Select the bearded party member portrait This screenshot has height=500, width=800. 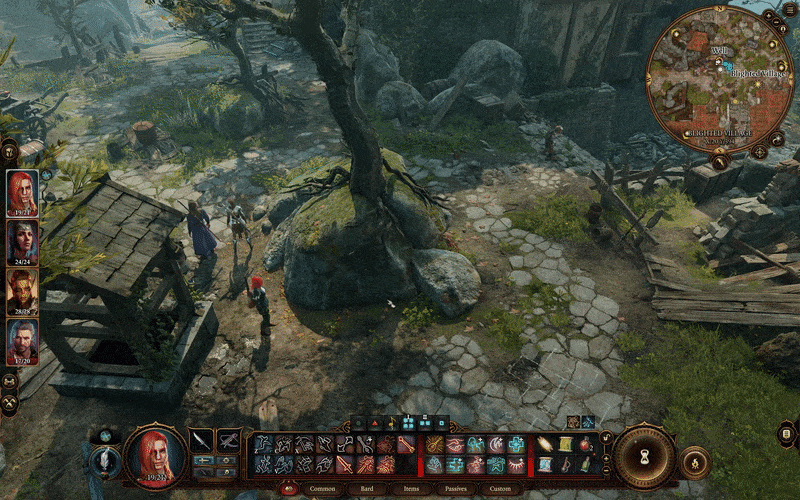pyautogui.click(x=23, y=340)
